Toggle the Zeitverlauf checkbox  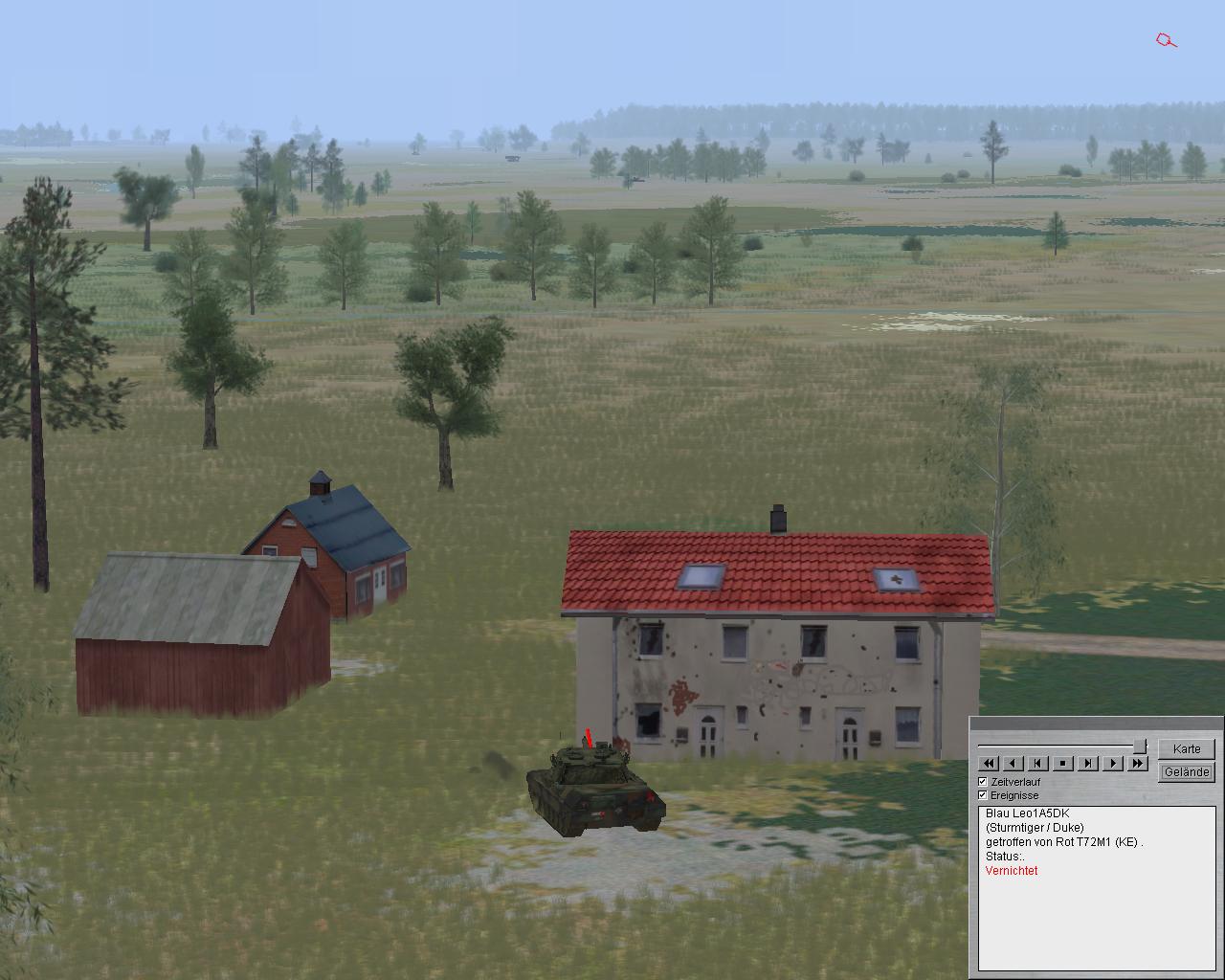[983, 782]
